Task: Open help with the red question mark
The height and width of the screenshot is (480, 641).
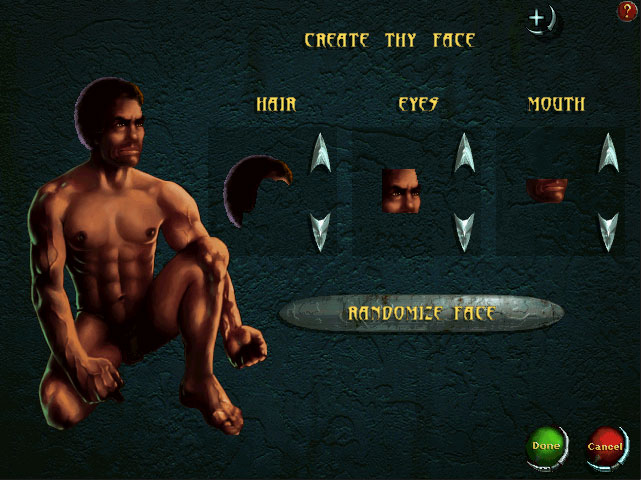Action: click(628, 11)
